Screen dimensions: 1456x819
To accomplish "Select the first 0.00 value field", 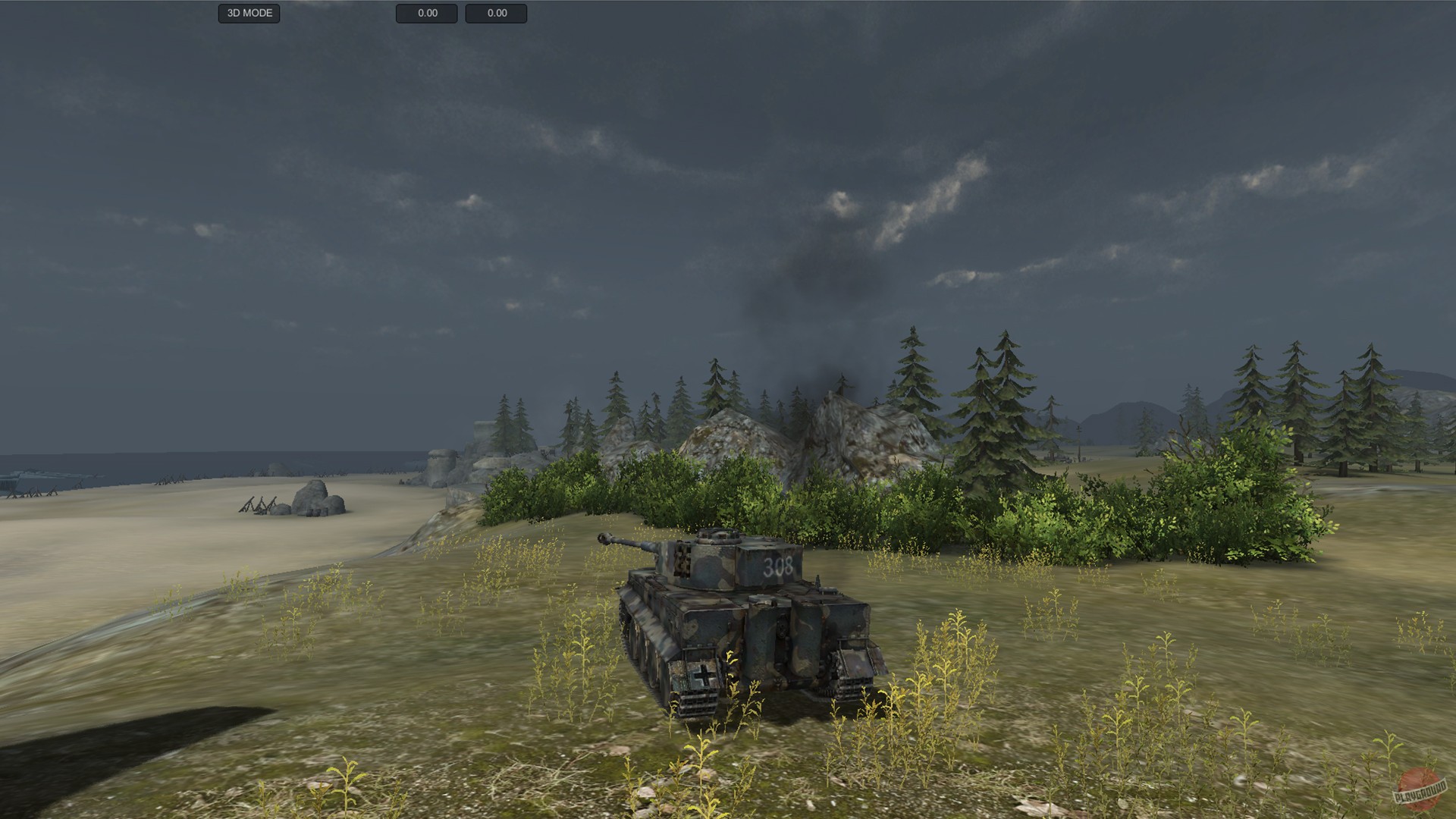I will click(x=426, y=13).
